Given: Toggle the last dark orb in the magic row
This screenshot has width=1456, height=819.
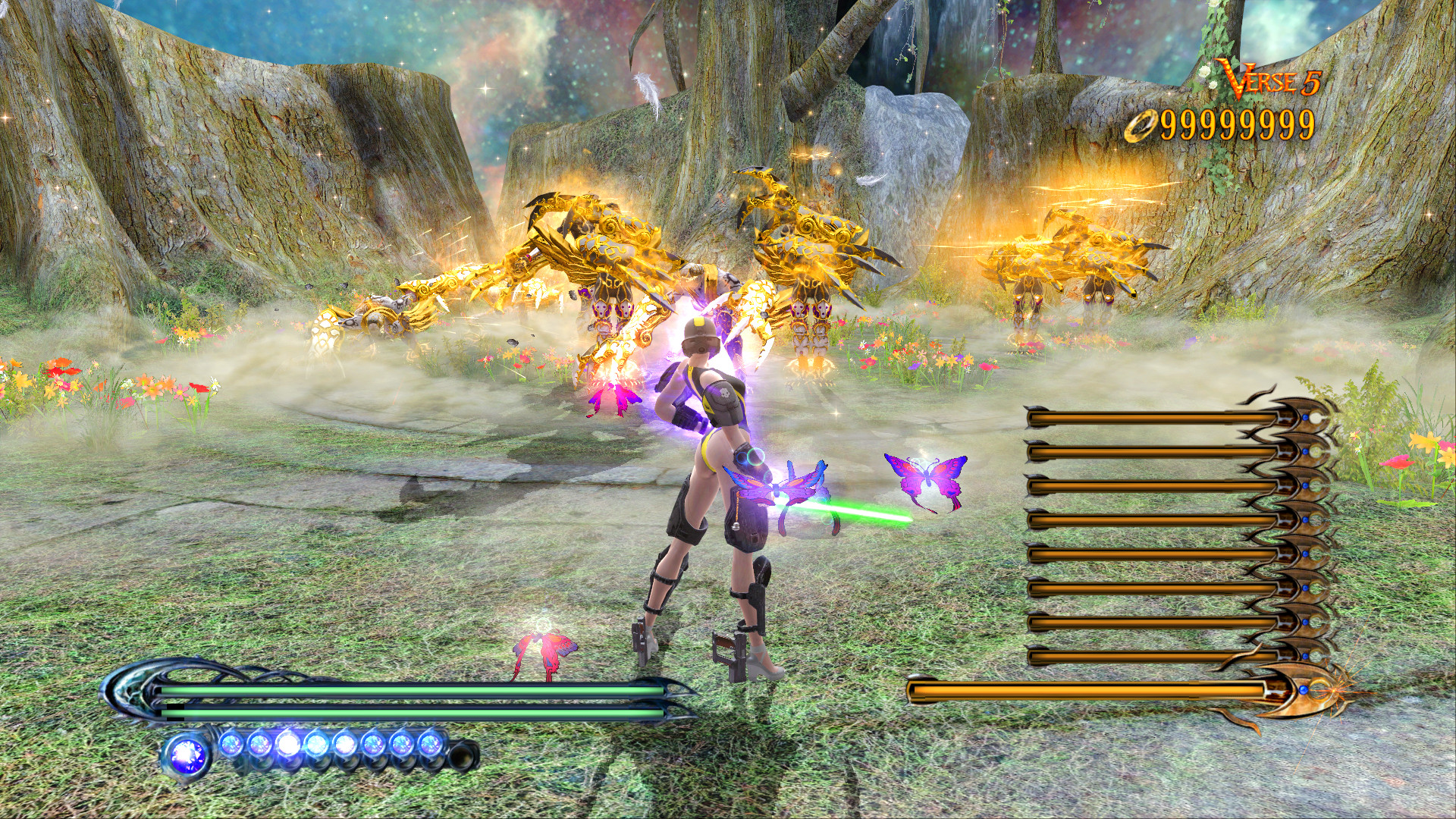Looking at the screenshot, I should tap(461, 753).
